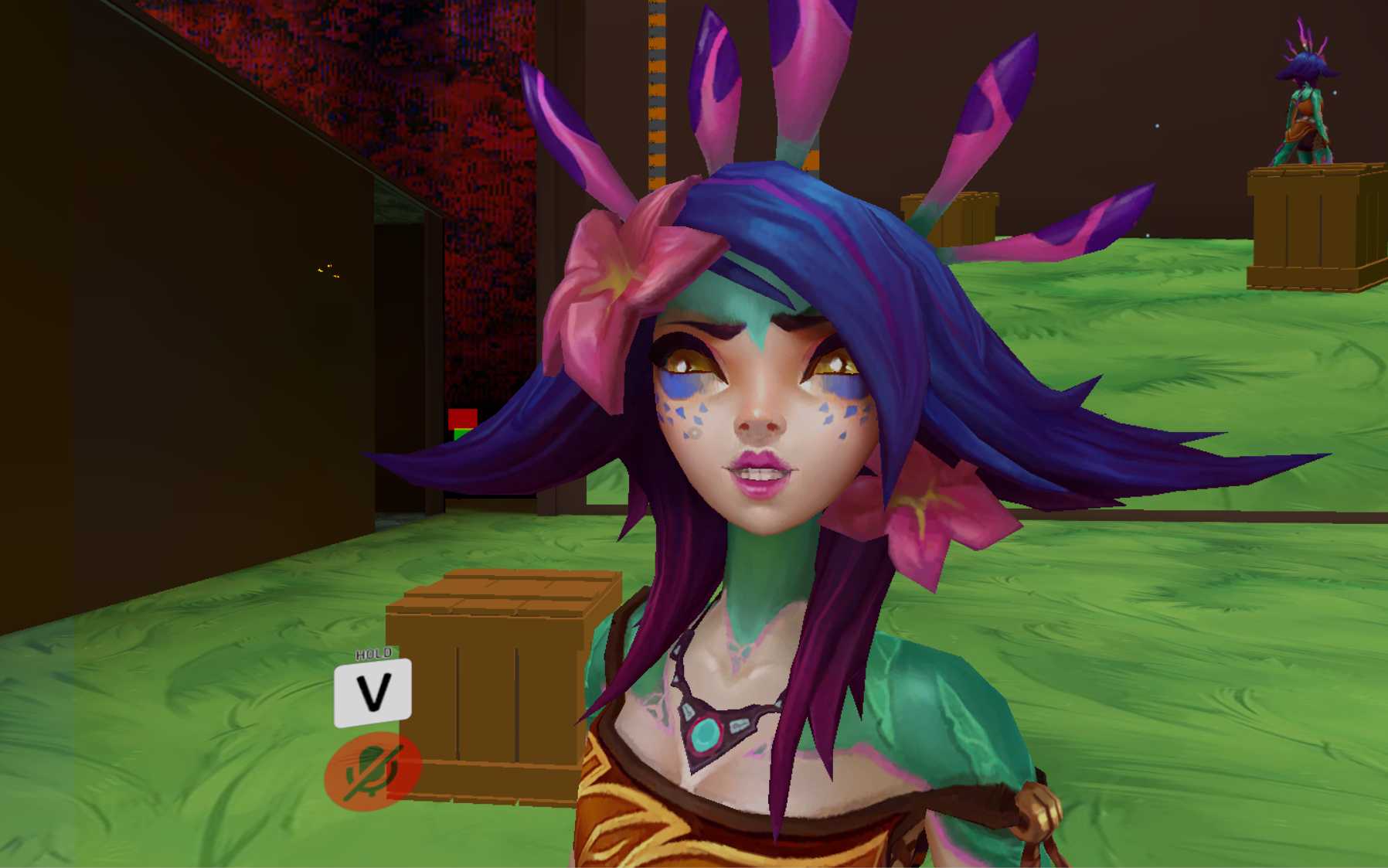
Task: Toggle the muted microphone icon
Action: 373,771
